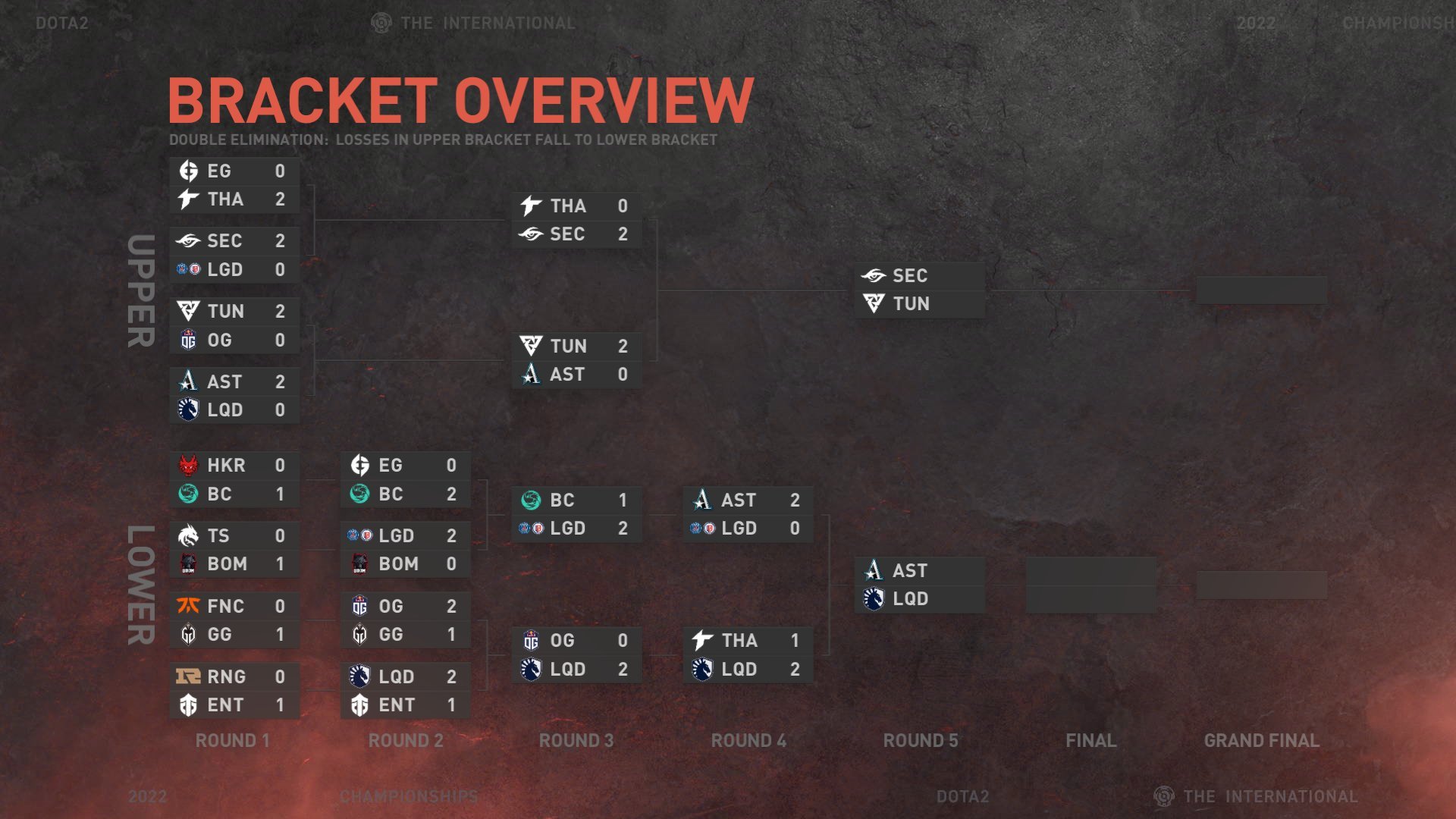This screenshot has width=1456, height=819.
Task: View the THA vs LQD round 4 match
Action: point(748,654)
